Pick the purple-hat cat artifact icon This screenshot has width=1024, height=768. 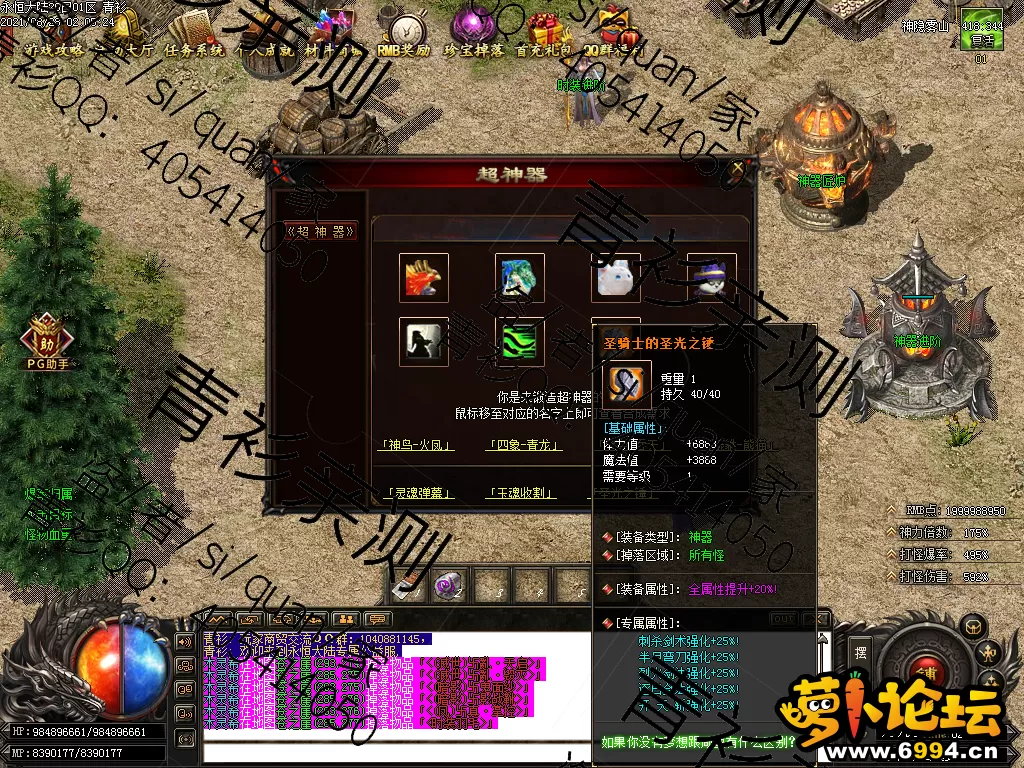click(711, 278)
